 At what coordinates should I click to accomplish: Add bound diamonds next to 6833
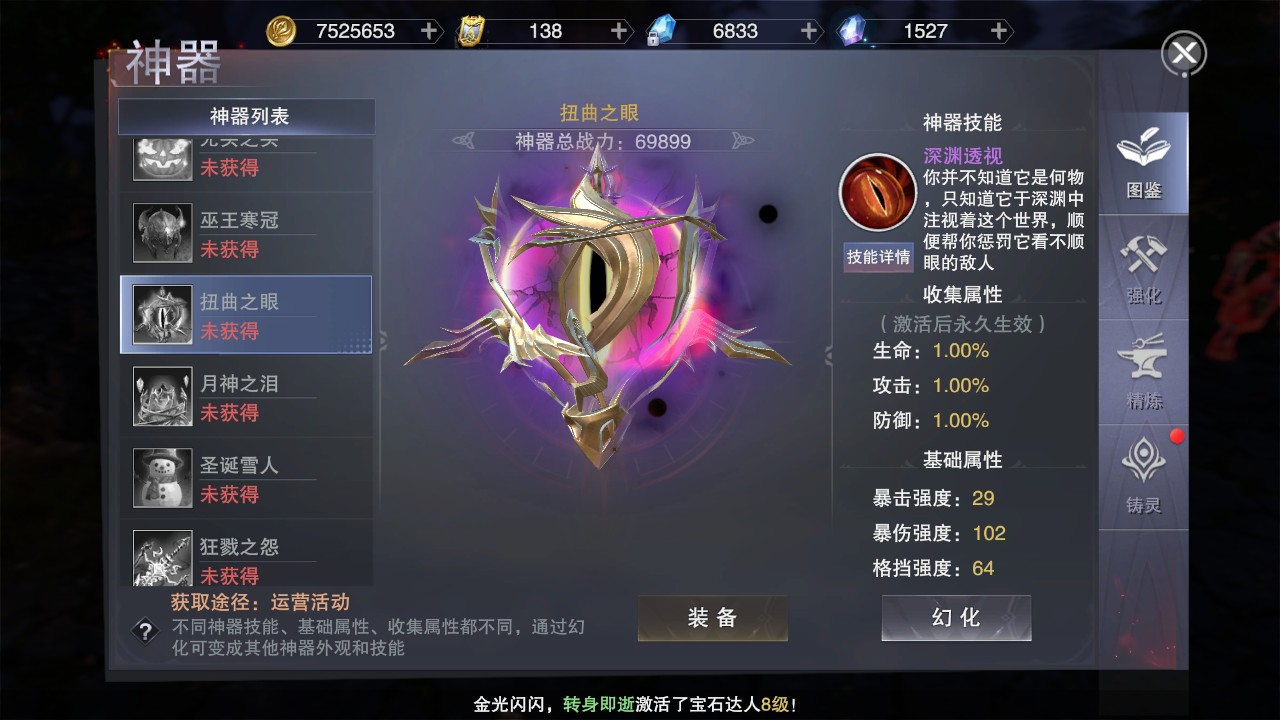pos(809,31)
